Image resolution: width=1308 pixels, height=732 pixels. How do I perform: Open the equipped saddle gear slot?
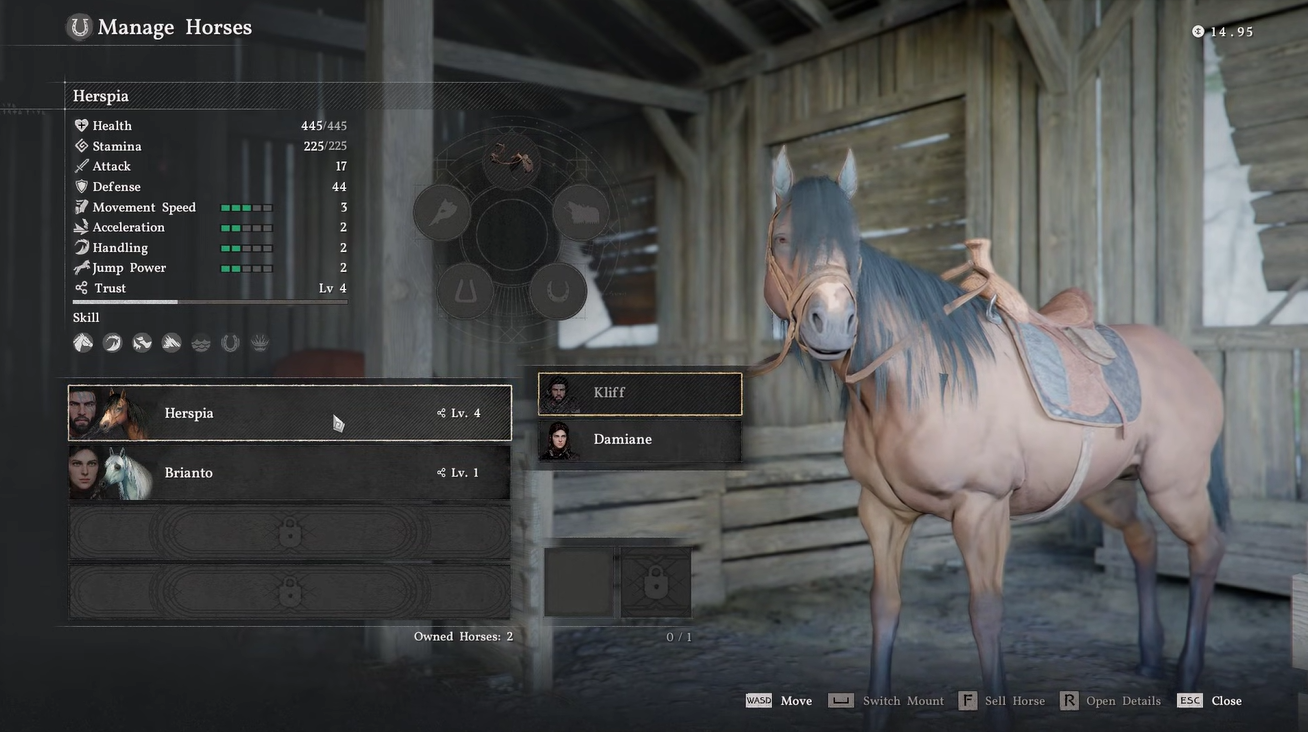coord(512,160)
